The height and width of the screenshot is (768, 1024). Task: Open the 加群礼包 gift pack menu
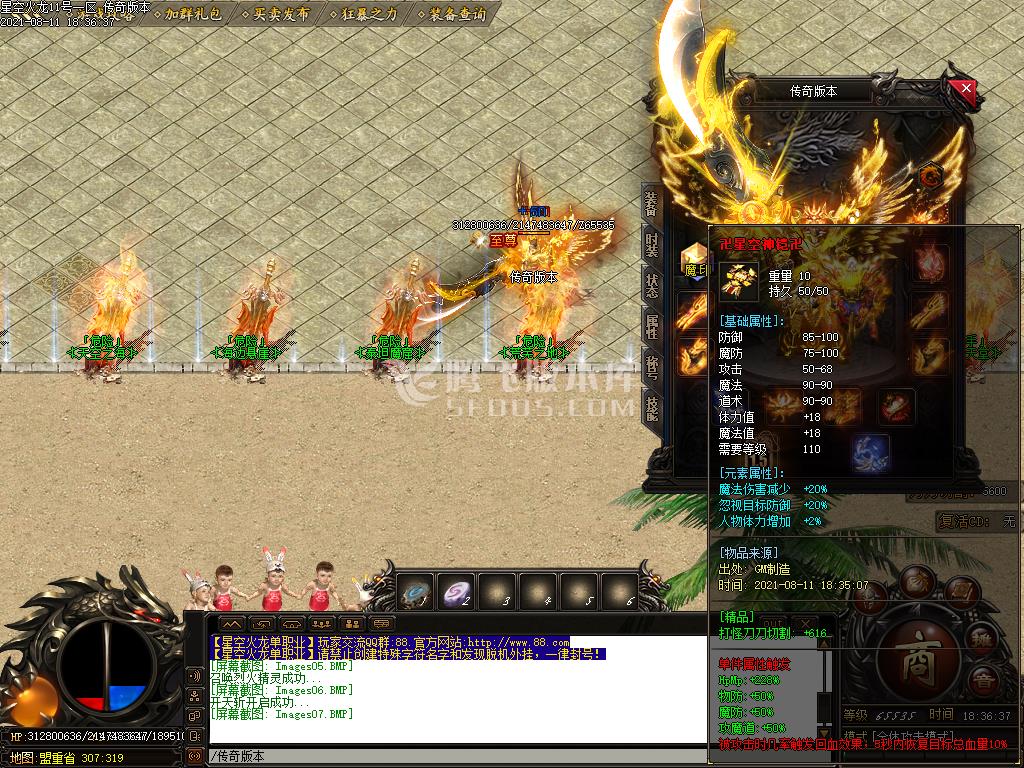[193, 15]
